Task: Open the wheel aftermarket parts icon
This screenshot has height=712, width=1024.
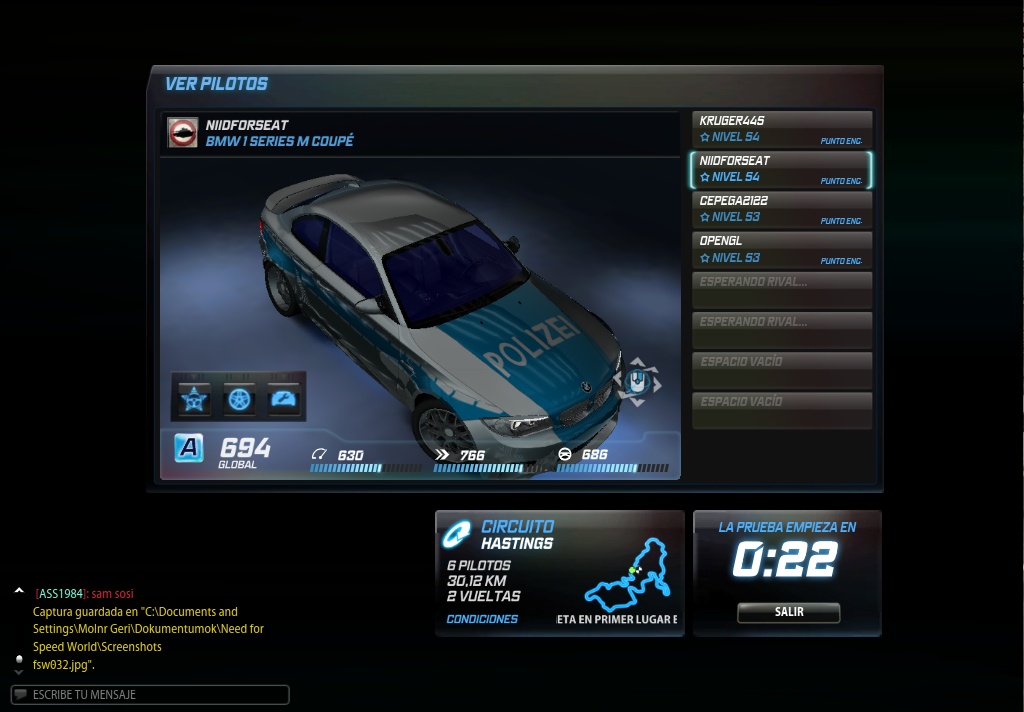Action: tap(238, 399)
